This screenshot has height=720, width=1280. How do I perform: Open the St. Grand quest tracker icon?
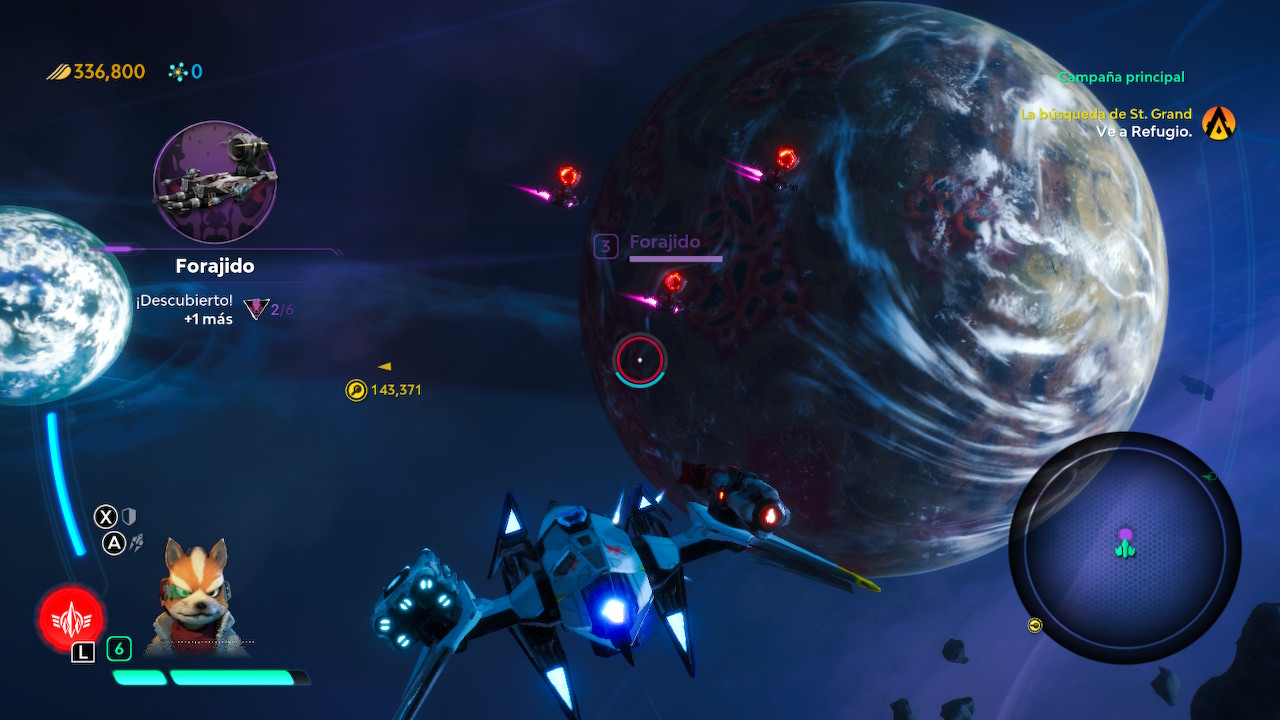click(1219, 123)
